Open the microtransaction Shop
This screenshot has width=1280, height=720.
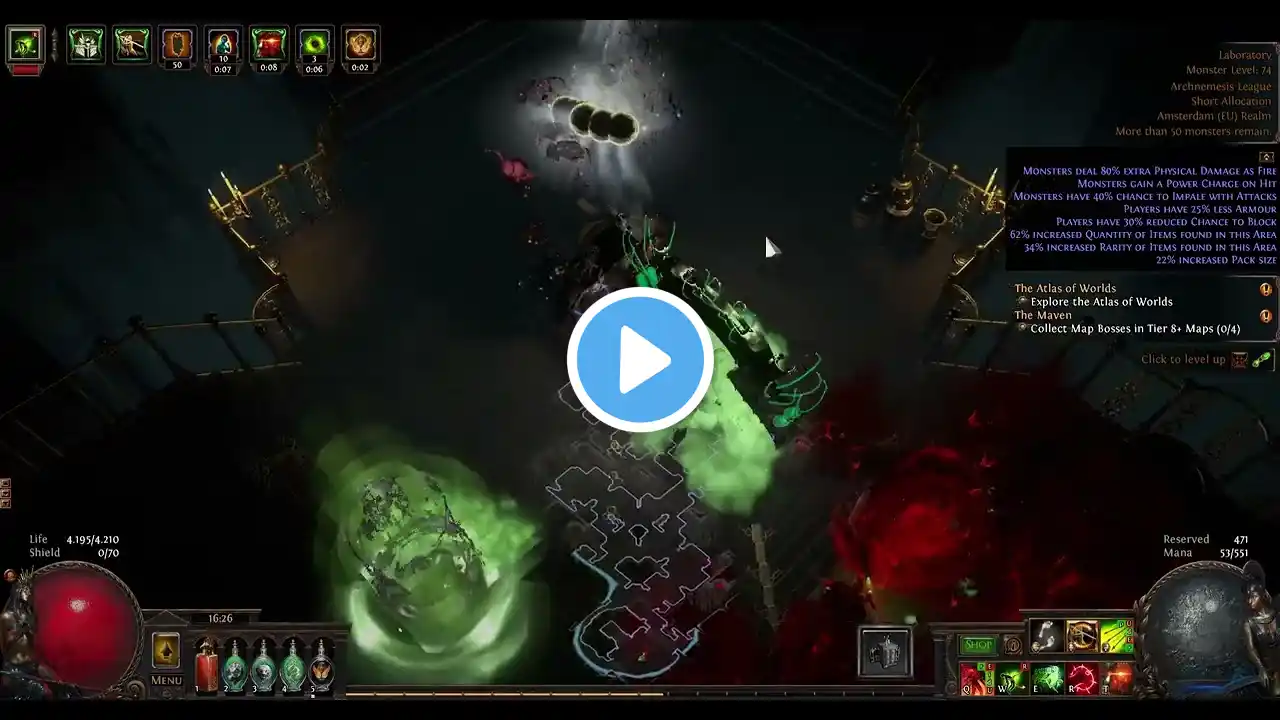pos(977,646)
